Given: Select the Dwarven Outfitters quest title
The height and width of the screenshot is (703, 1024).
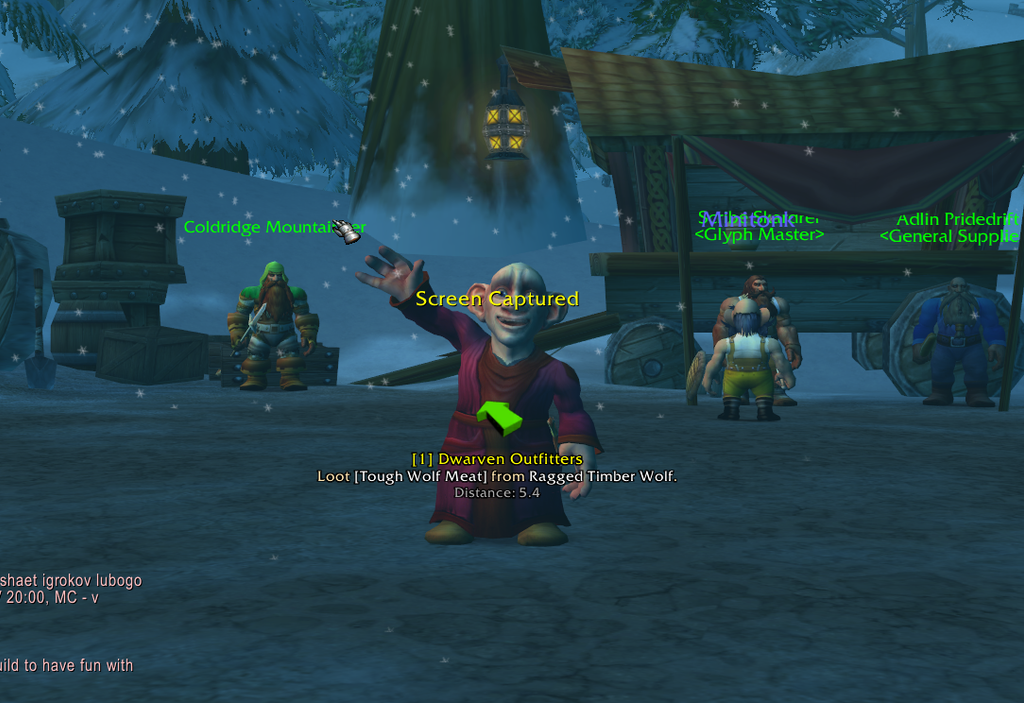Looking at the screenshot, I should [x=497, y=459].
